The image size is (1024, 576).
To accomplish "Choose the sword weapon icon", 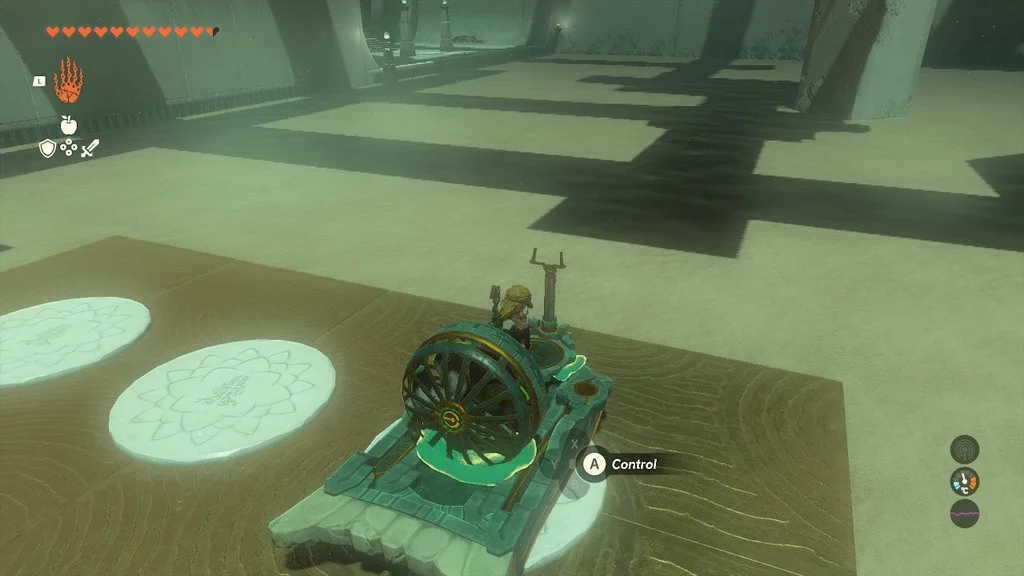I will [x=89, y=149].
